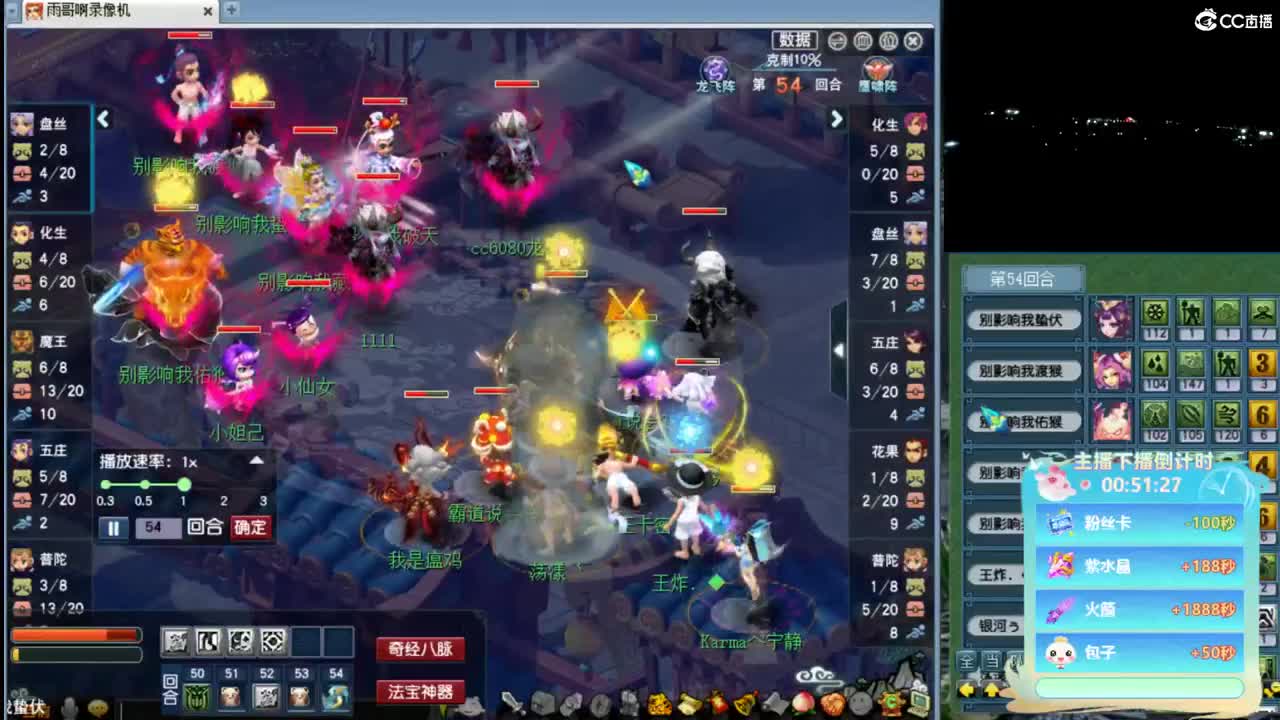Set playback speed to 2x on the slider
1280x720 pixels.
tap(222, 485)
